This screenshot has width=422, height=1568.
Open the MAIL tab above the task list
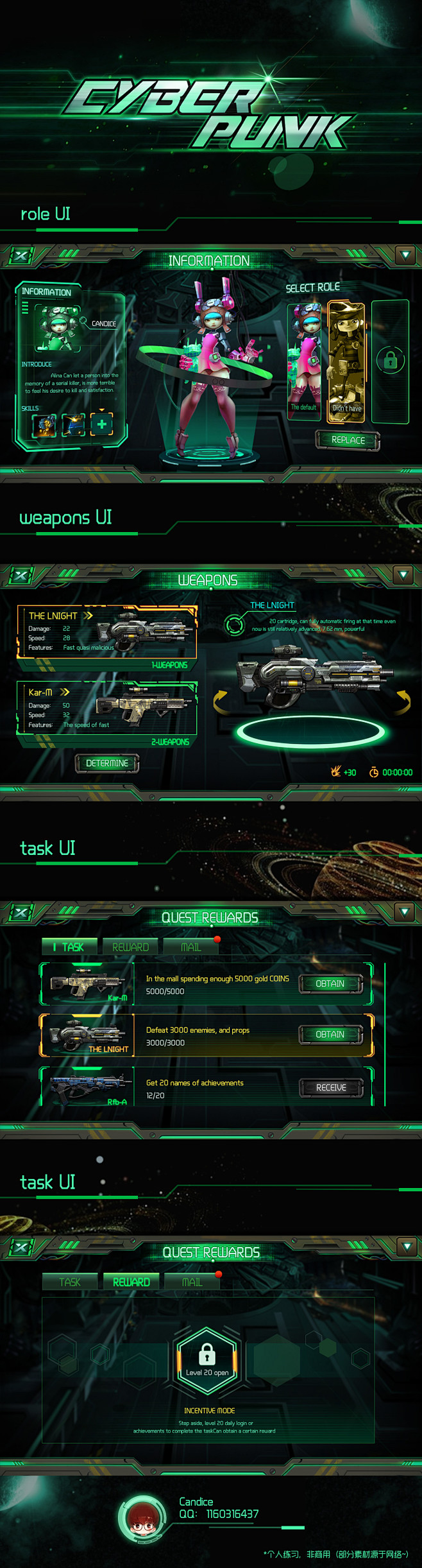191,947
